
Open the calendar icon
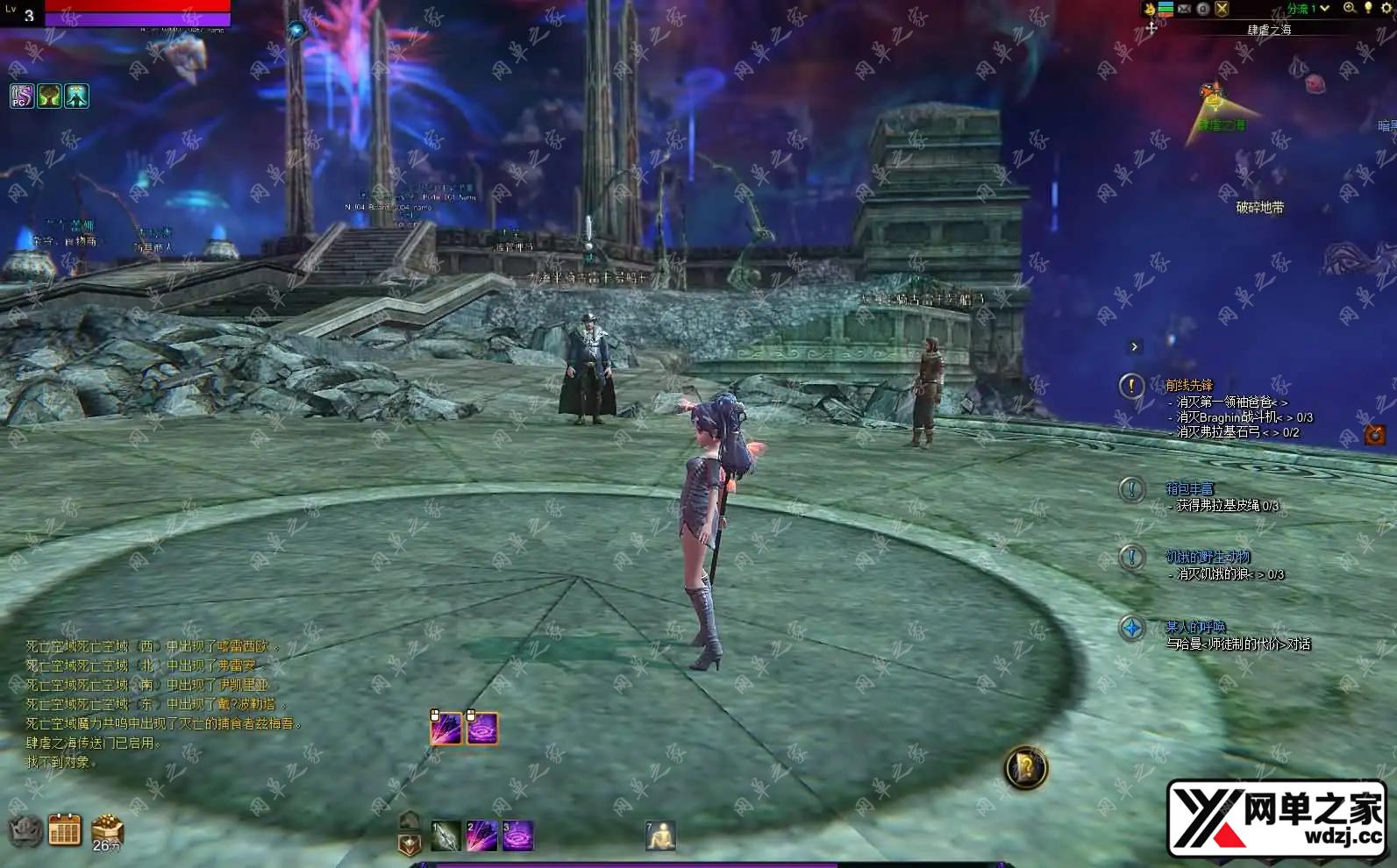click(x=65, y=829)
